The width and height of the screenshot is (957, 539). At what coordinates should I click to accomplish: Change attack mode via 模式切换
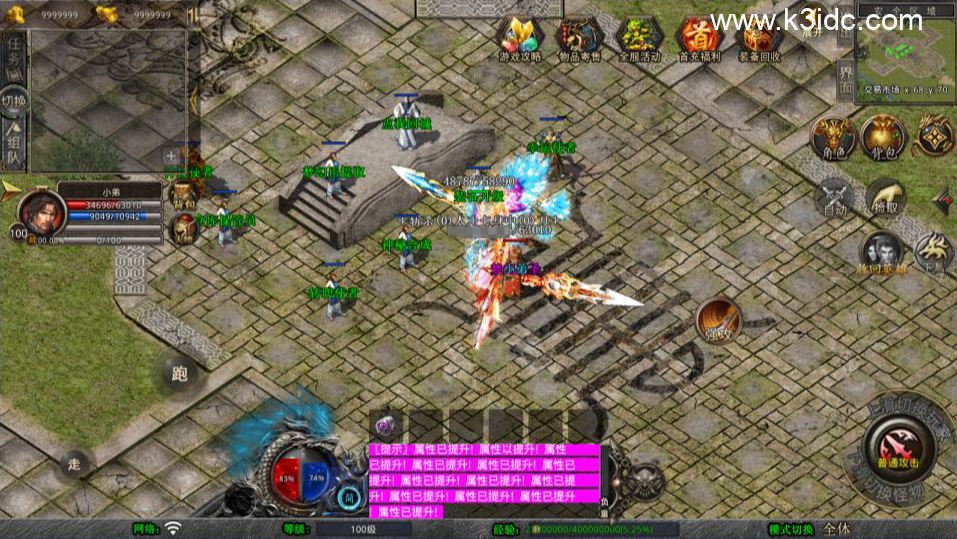click(791, 529)
